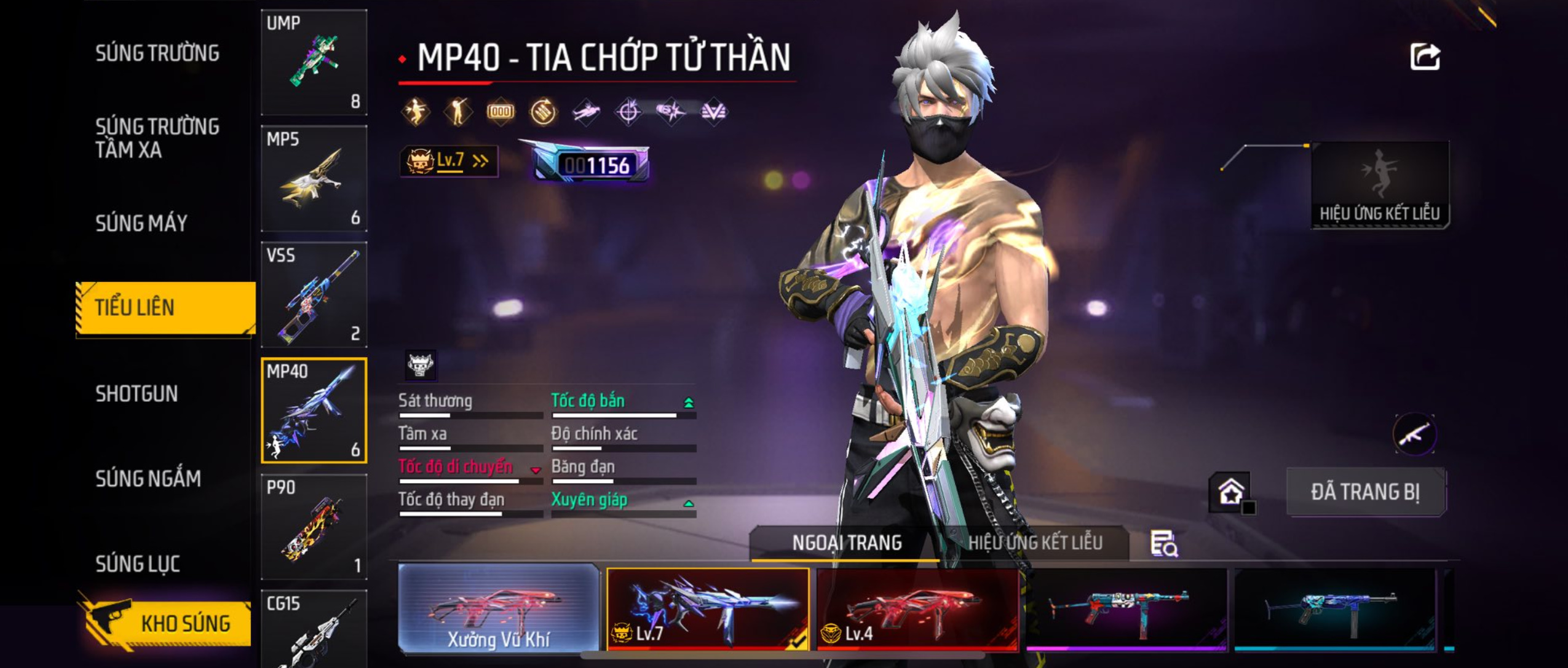Switch to the Hiệu Ứng Kết Liễu tab

[1035, 543]
